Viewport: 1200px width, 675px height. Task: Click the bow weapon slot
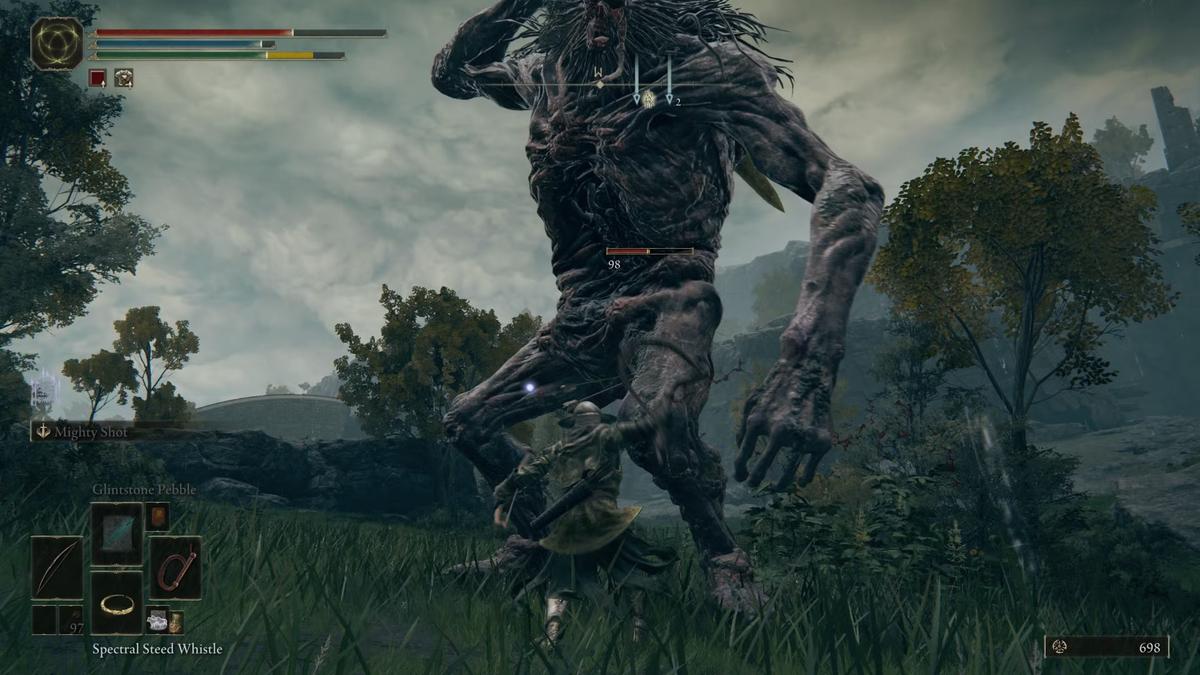tap(57, 567)
